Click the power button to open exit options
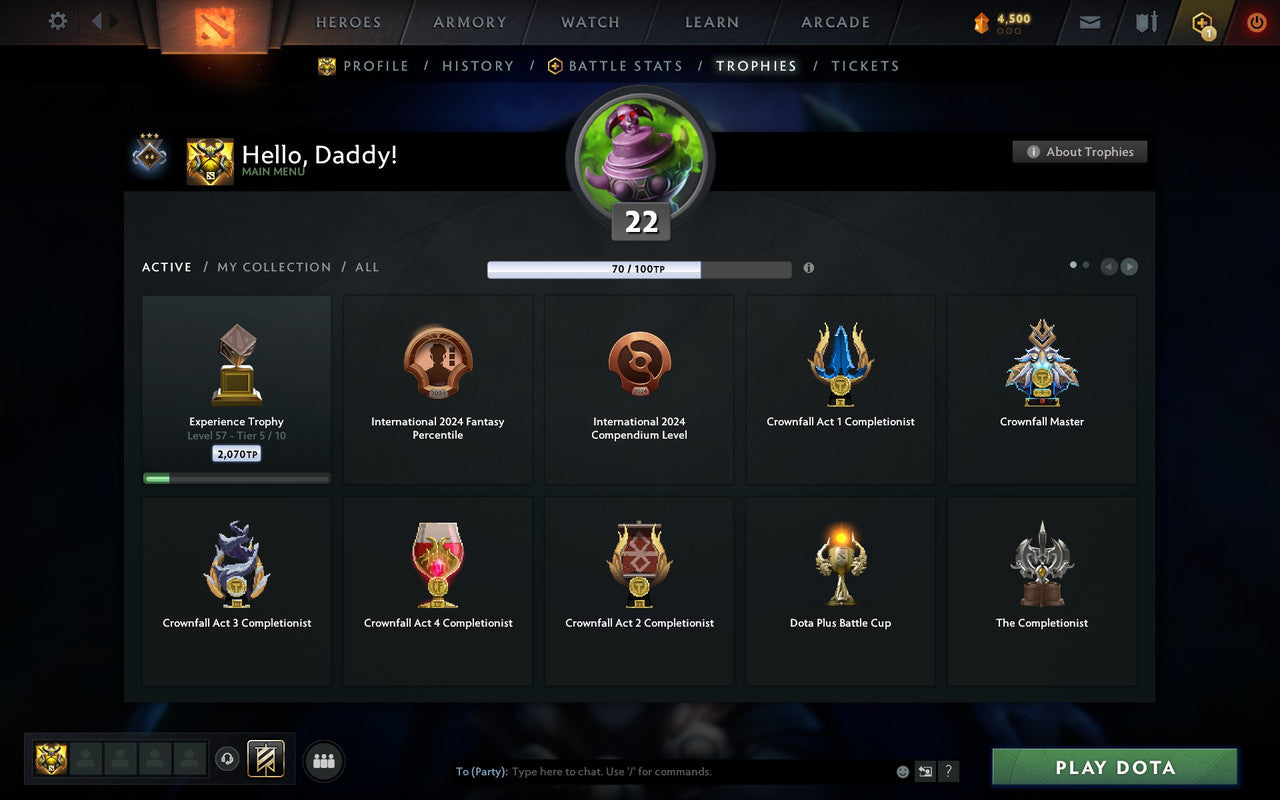1280x800 pixels. coord(1256,21)
